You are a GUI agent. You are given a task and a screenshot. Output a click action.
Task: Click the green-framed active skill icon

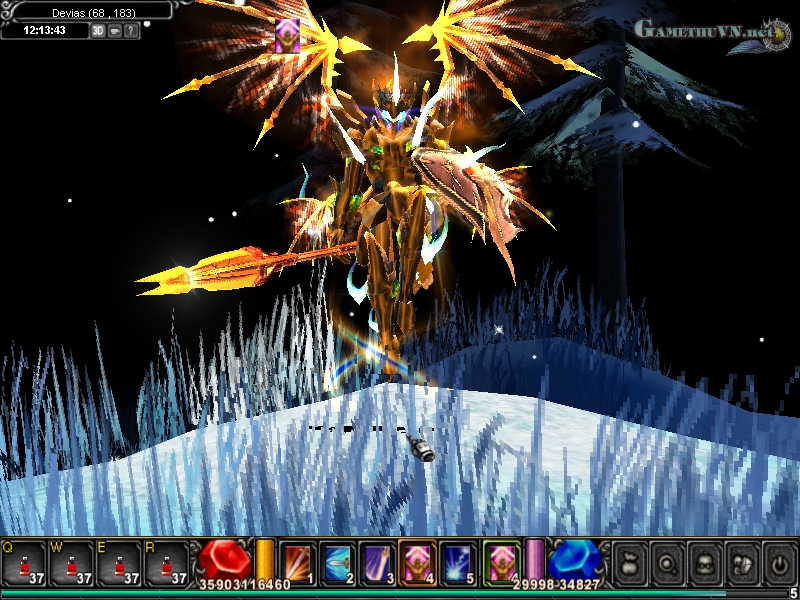point(501,561)
